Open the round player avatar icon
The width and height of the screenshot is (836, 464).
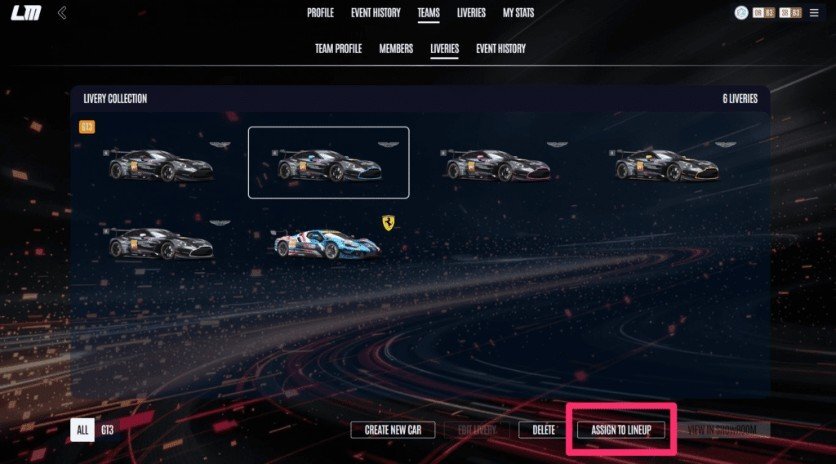coord(741,13)
